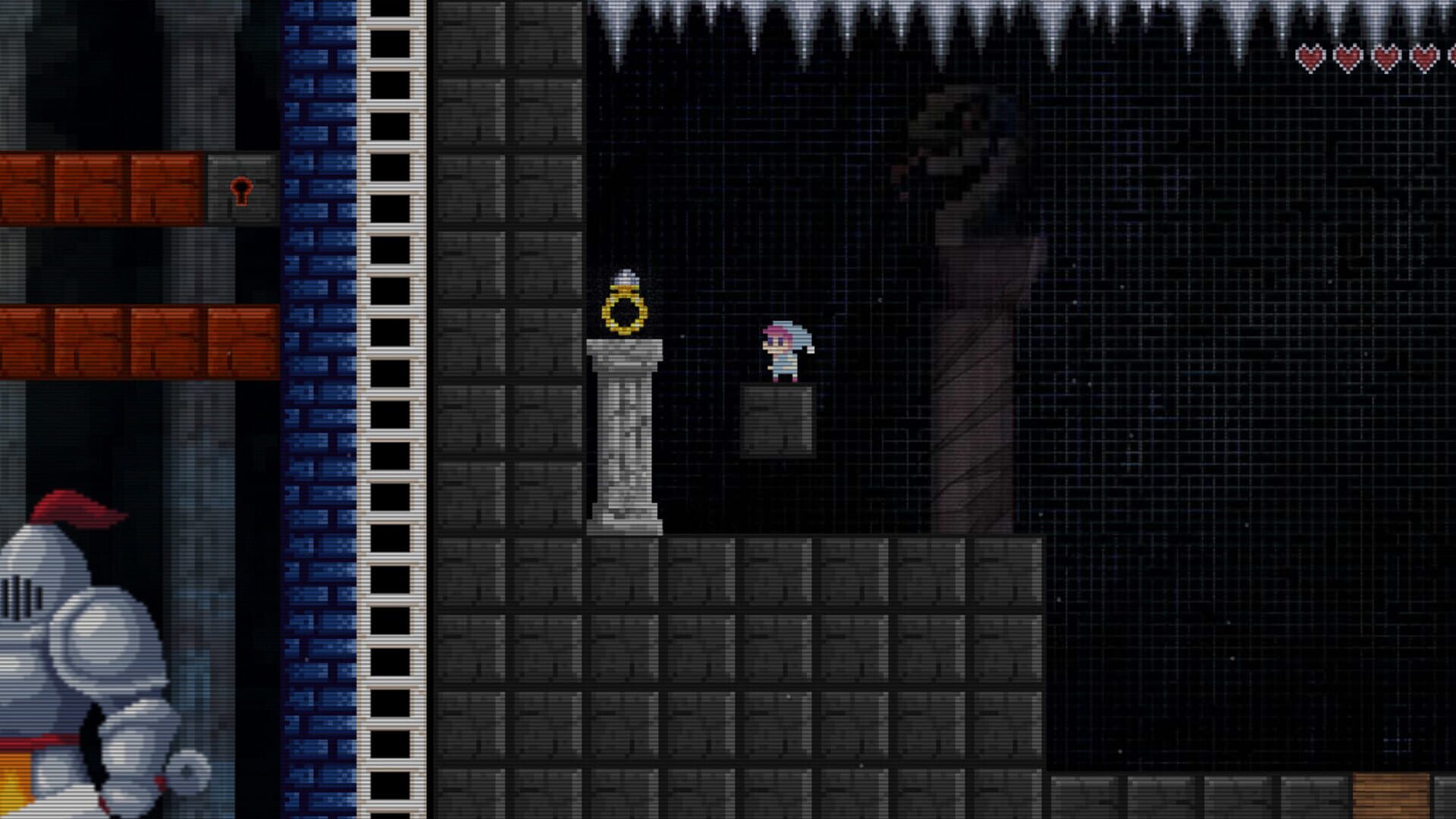
Task: Click the last heart in the health bar
Action: pyautogui.click(x=1453, y=56)
